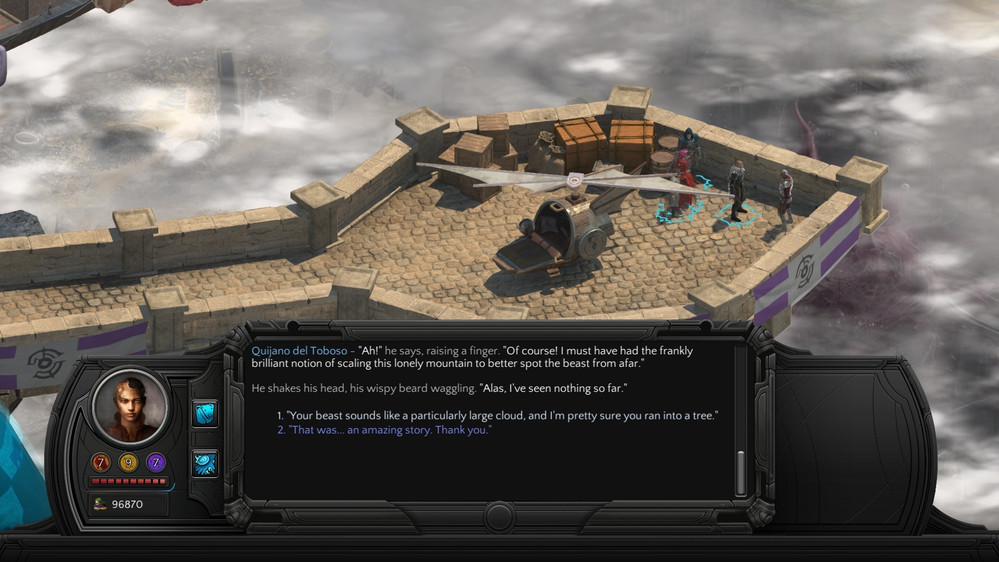This screenshot has width=999, height=562.
Task: Click the dialogue panel scrollbar
Action: [x=741, y=472]
